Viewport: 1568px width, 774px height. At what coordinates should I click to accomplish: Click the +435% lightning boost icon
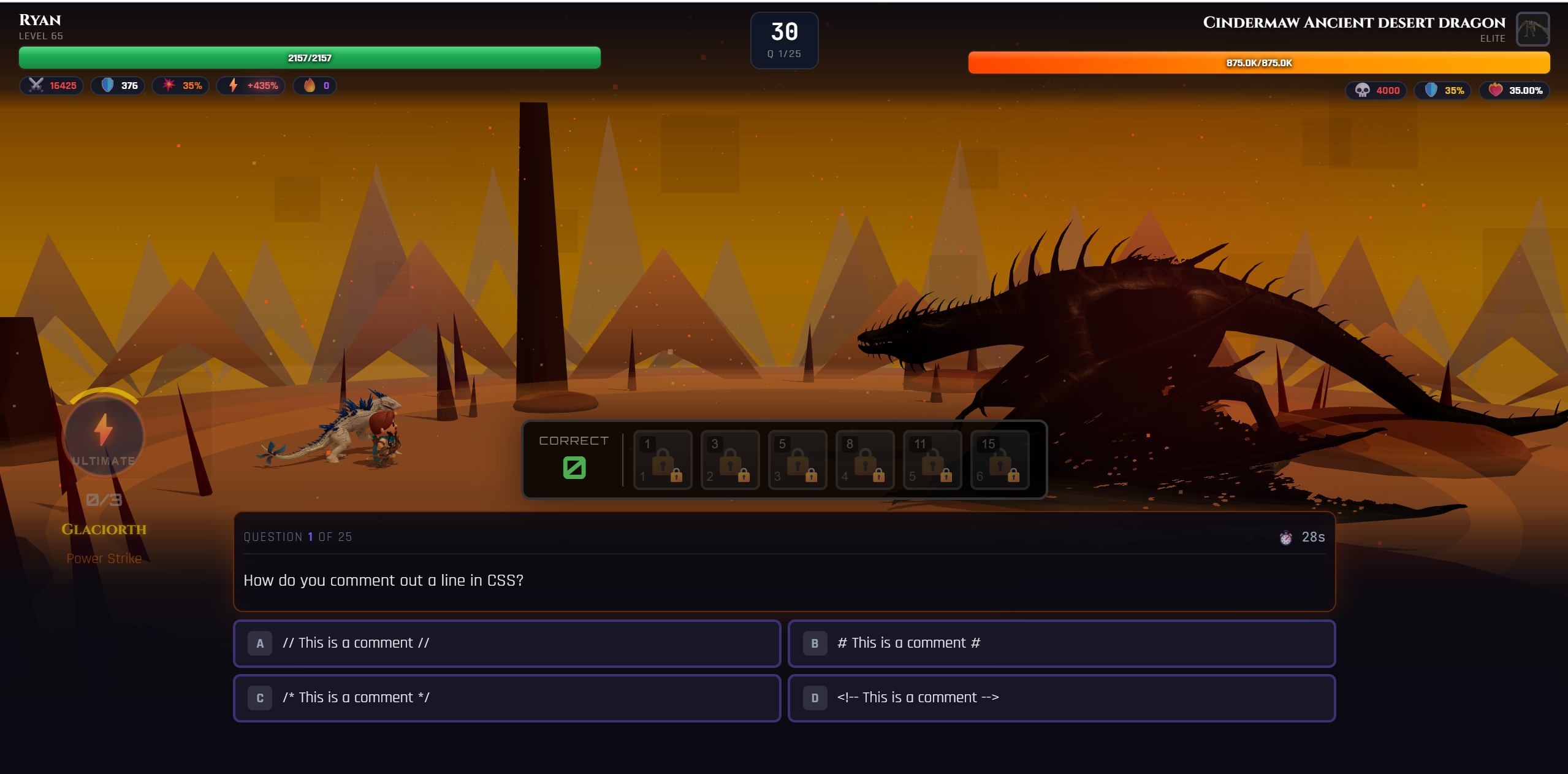click(x=233, y=86)
